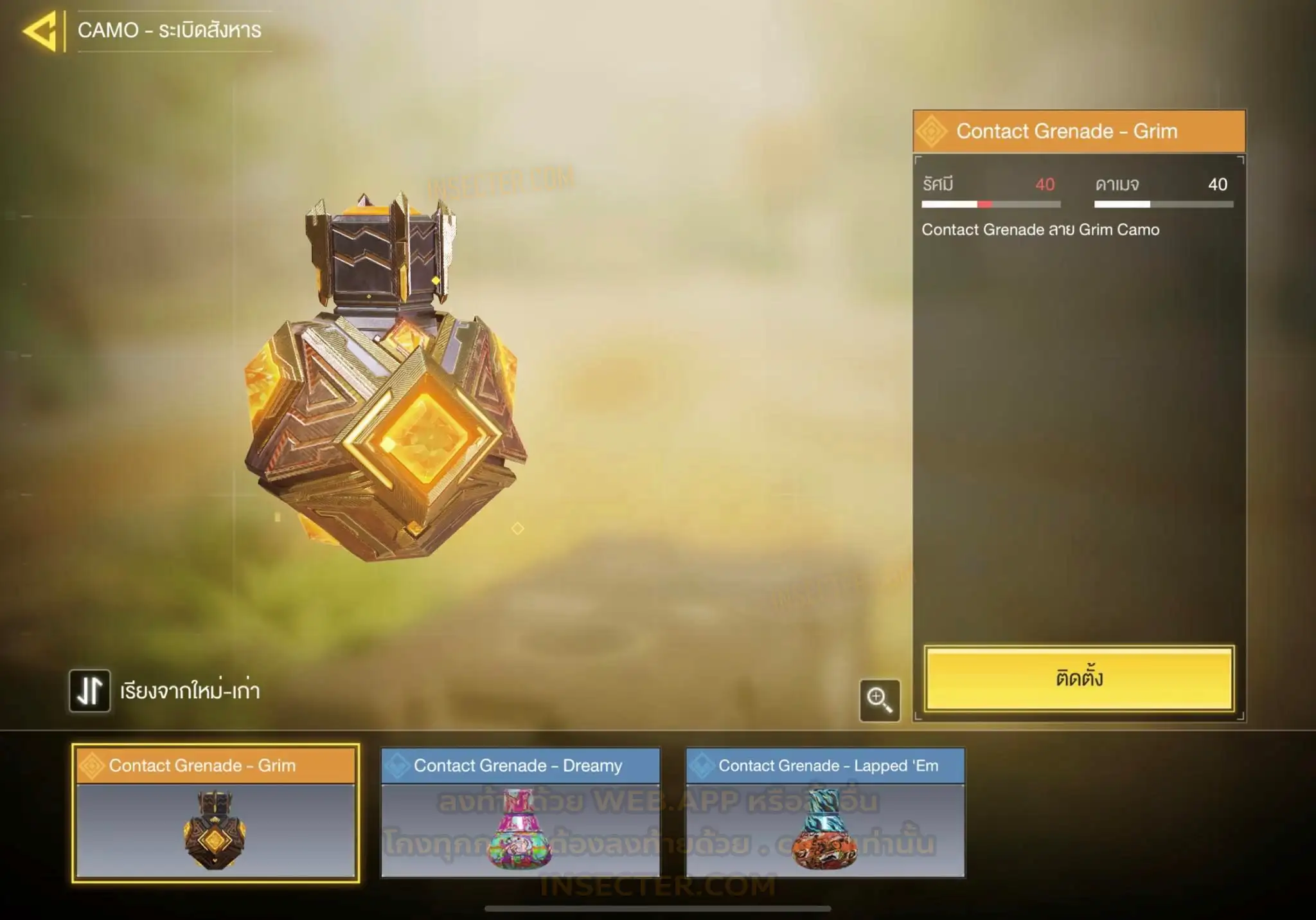
Task: Go back using the yellow arrow
Action: click(x=40, y=31)
